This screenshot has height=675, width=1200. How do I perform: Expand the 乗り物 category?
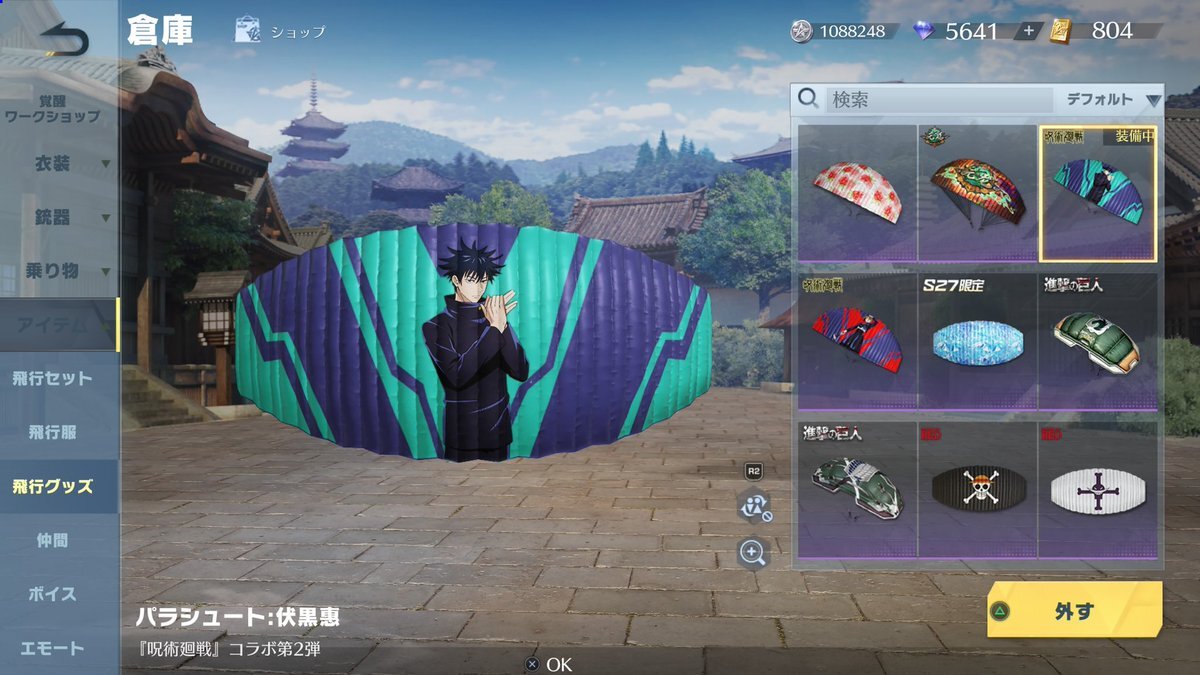58,271
